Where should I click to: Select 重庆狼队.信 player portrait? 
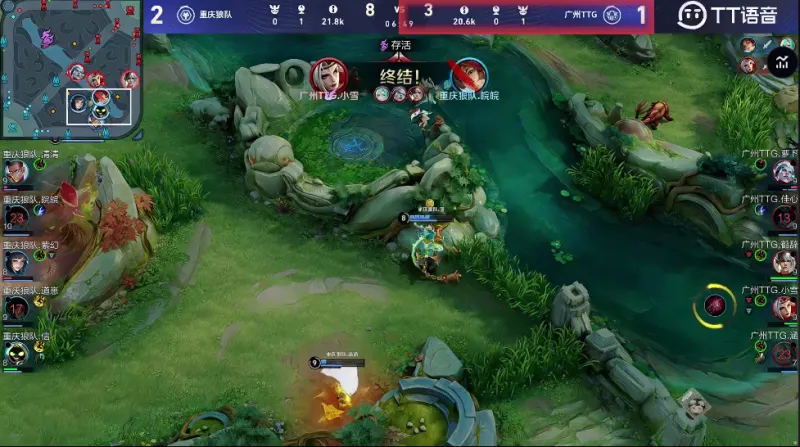(x=15, y=352)
